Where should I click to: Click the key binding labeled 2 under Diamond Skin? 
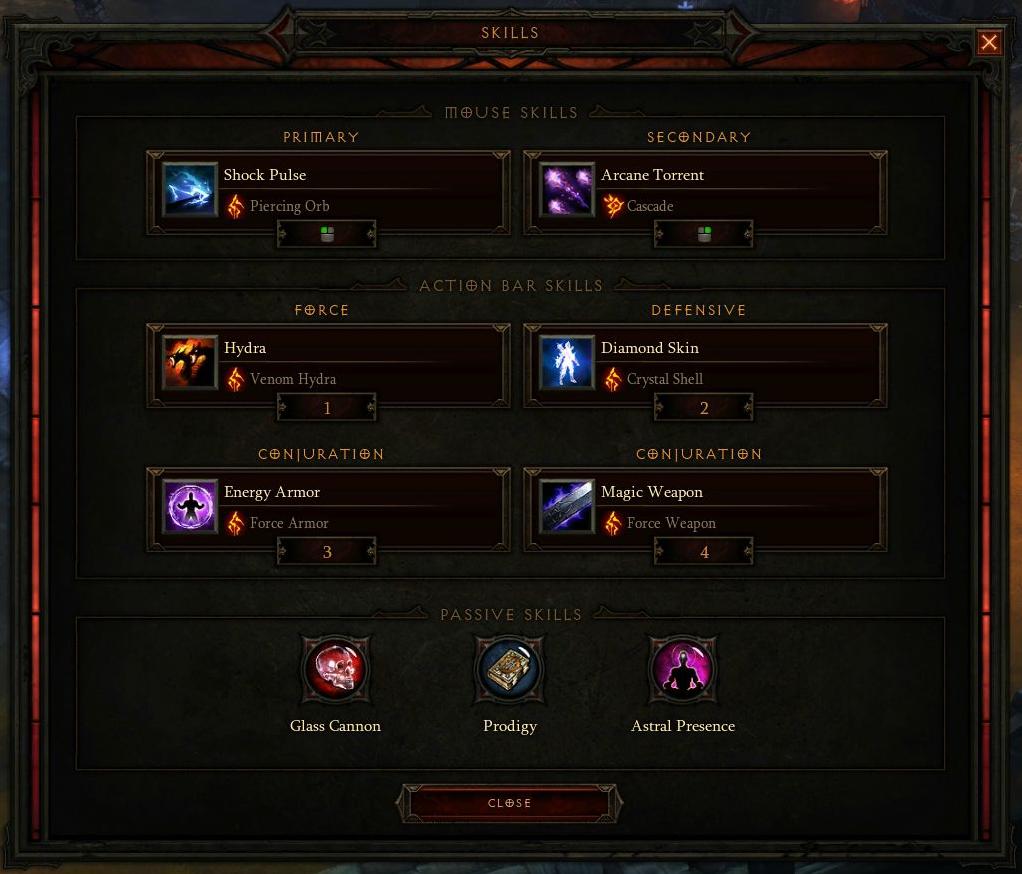point(704,408)
